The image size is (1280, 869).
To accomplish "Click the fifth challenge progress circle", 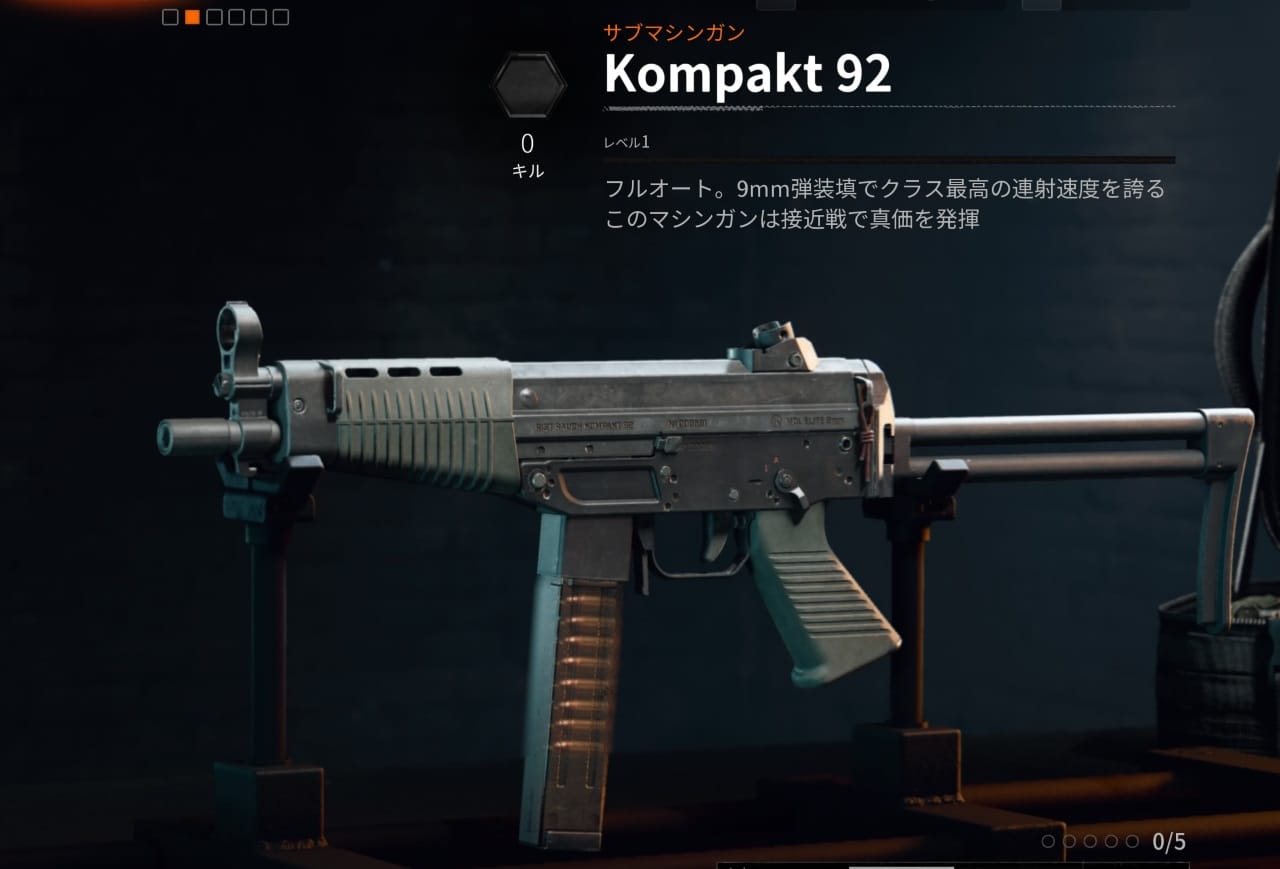I will (1131, 841).
